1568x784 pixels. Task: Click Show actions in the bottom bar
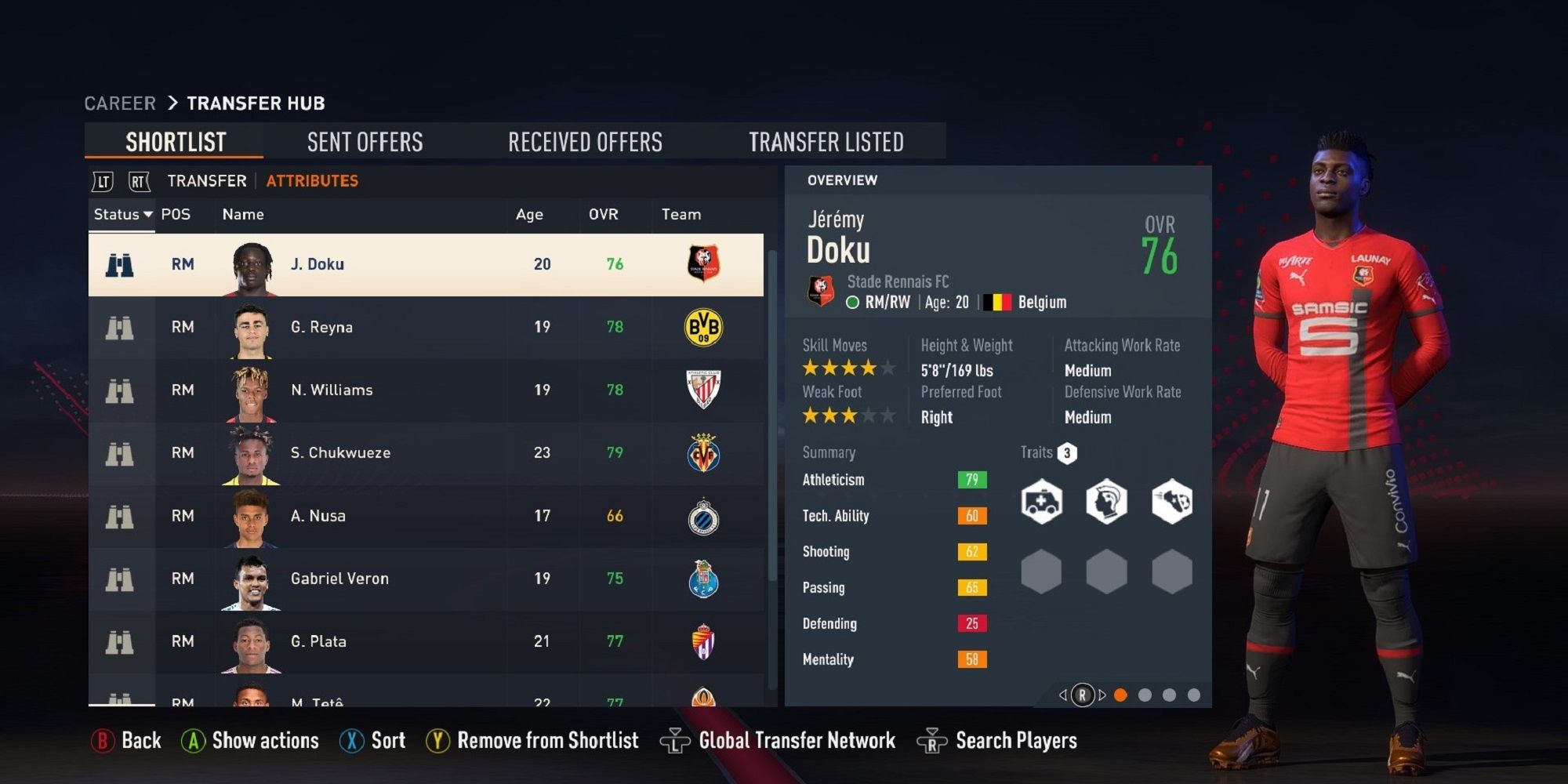tap(264, 739)
